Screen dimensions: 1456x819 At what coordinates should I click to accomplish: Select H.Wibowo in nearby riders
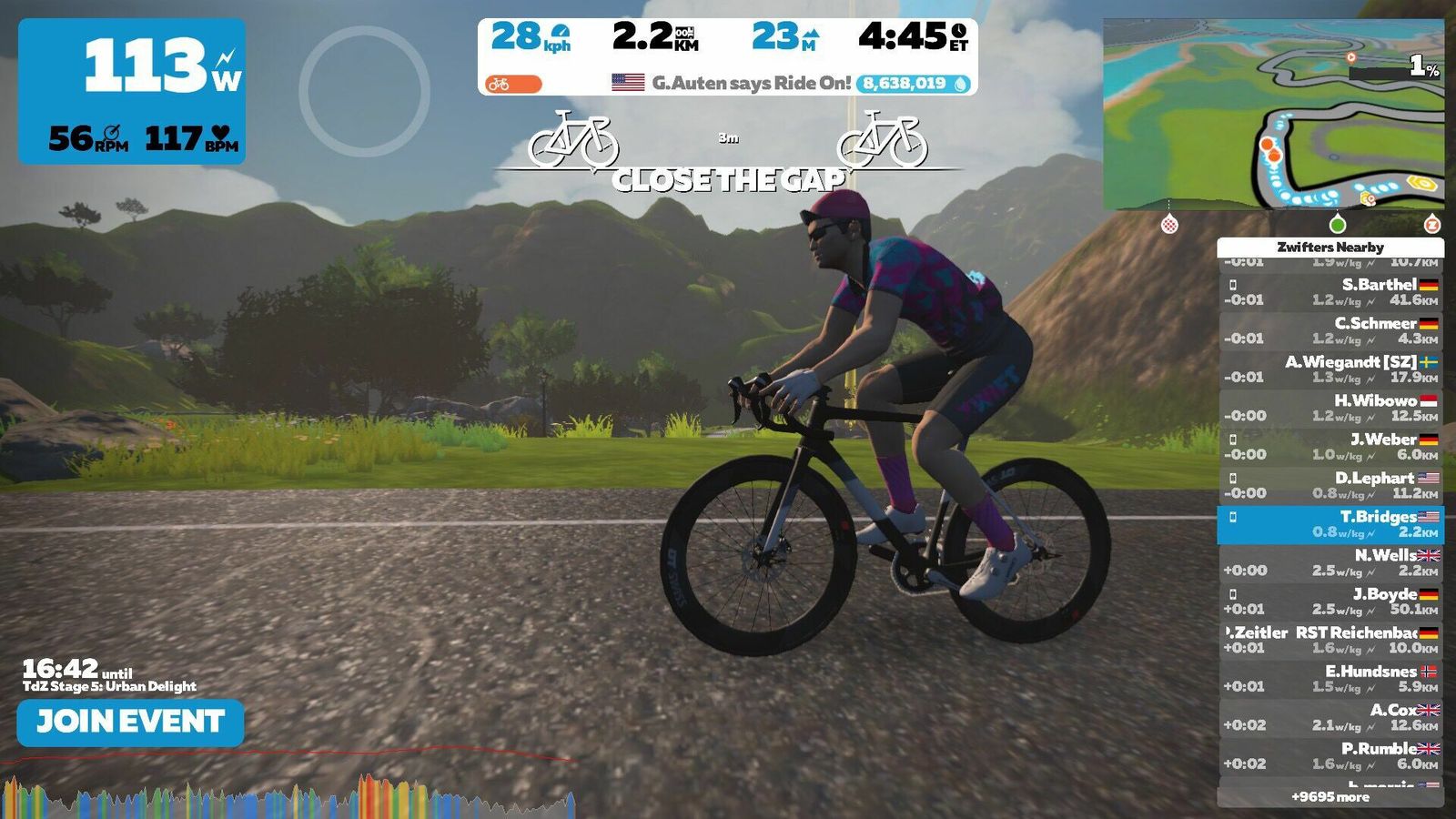pyautogui.click(x=1330, y=408)
